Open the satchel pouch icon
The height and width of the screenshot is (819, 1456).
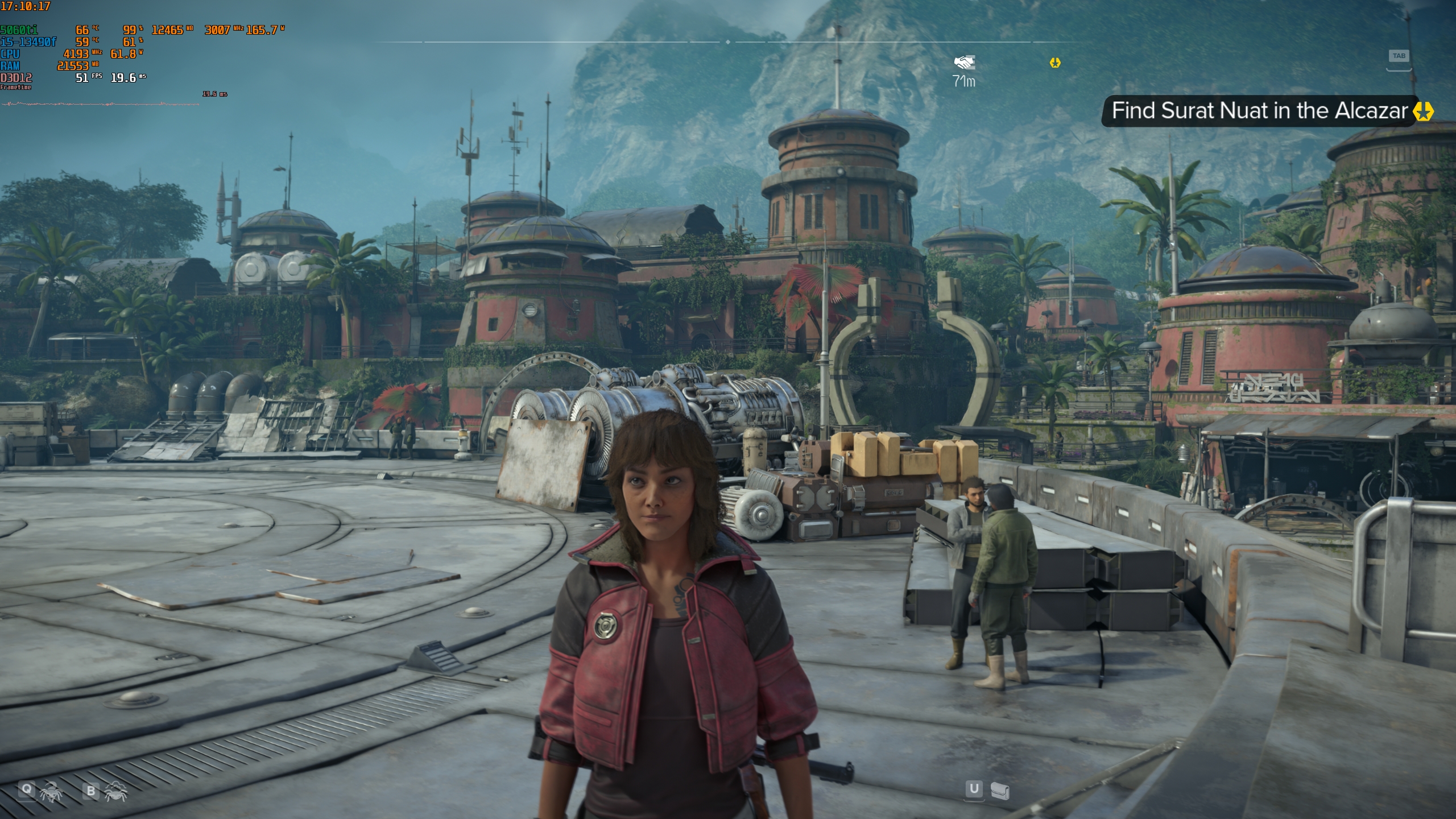pyautogui.click(x=1000, y=791)
